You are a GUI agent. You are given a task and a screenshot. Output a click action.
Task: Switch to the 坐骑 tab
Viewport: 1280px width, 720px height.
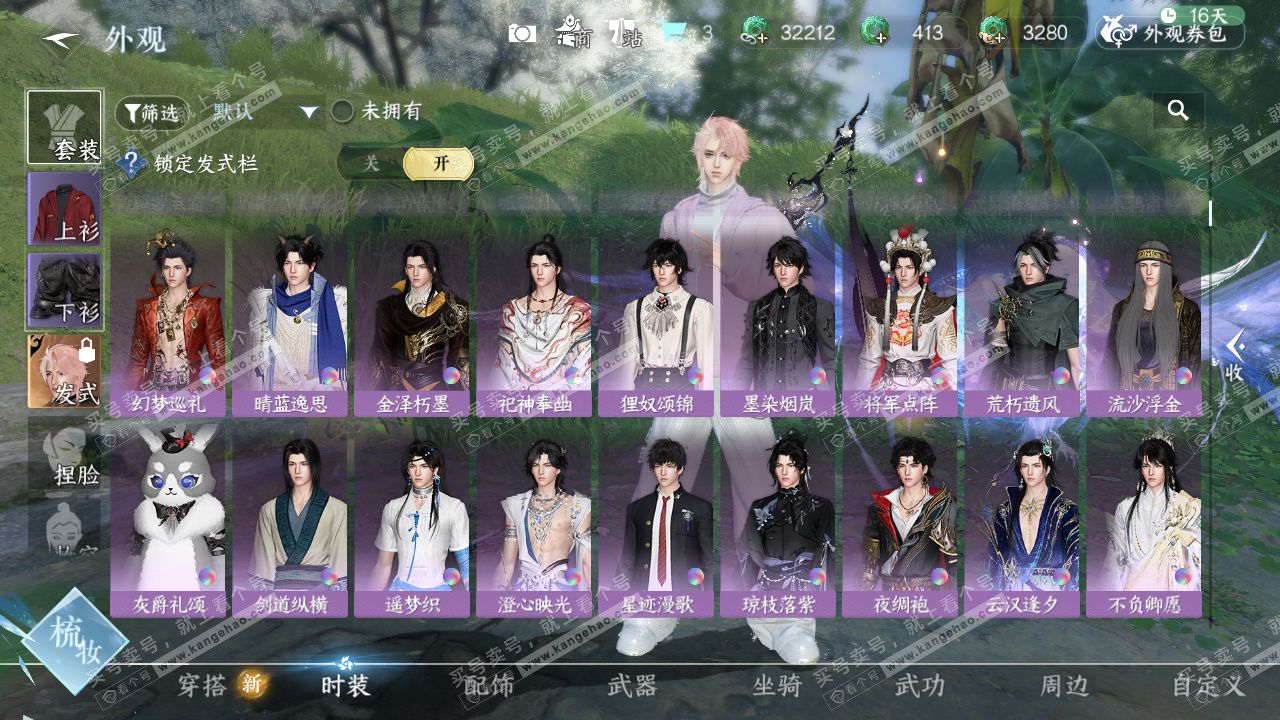point(777,685)
